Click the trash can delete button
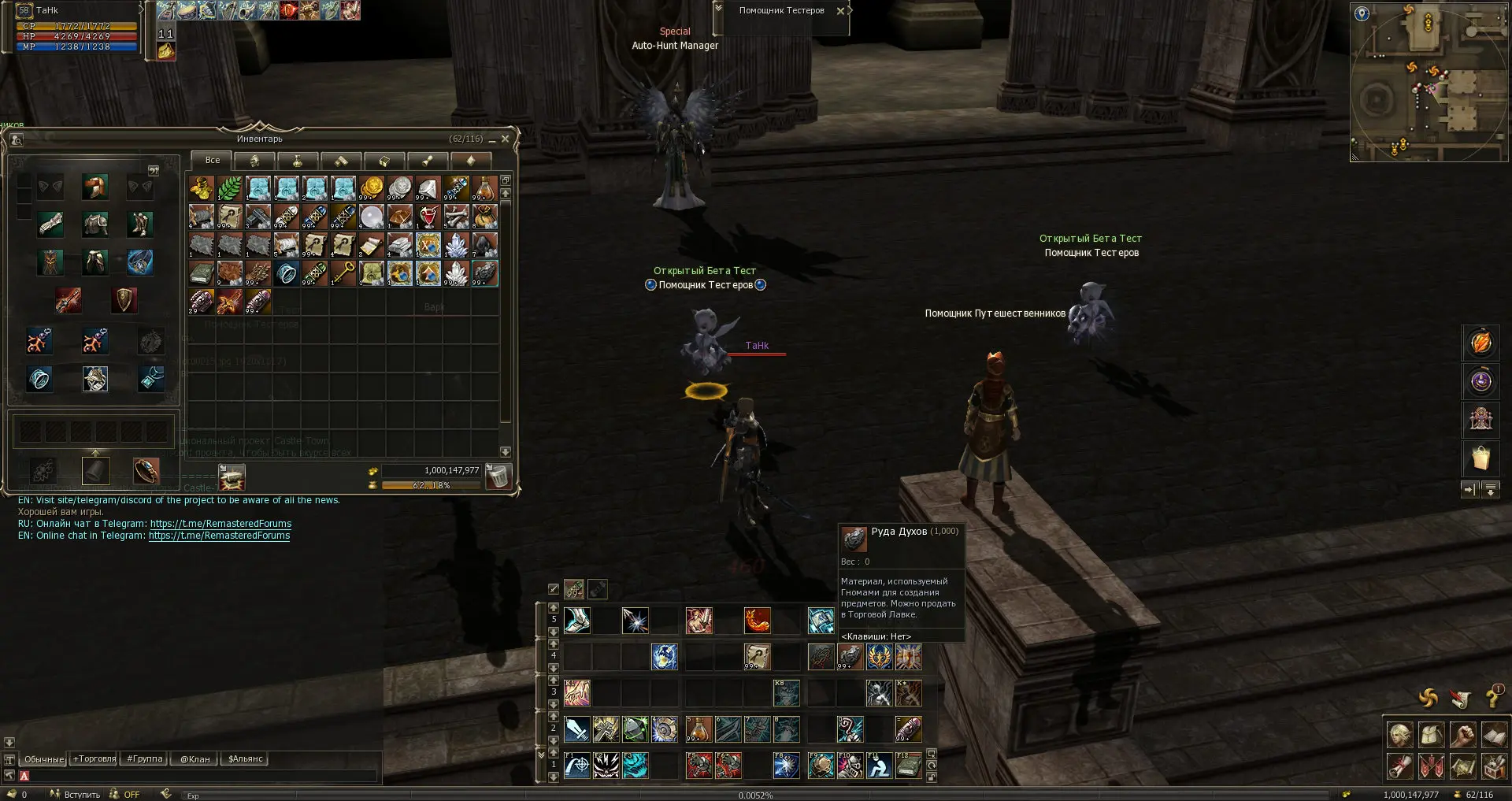 click(x=498, y=476)
